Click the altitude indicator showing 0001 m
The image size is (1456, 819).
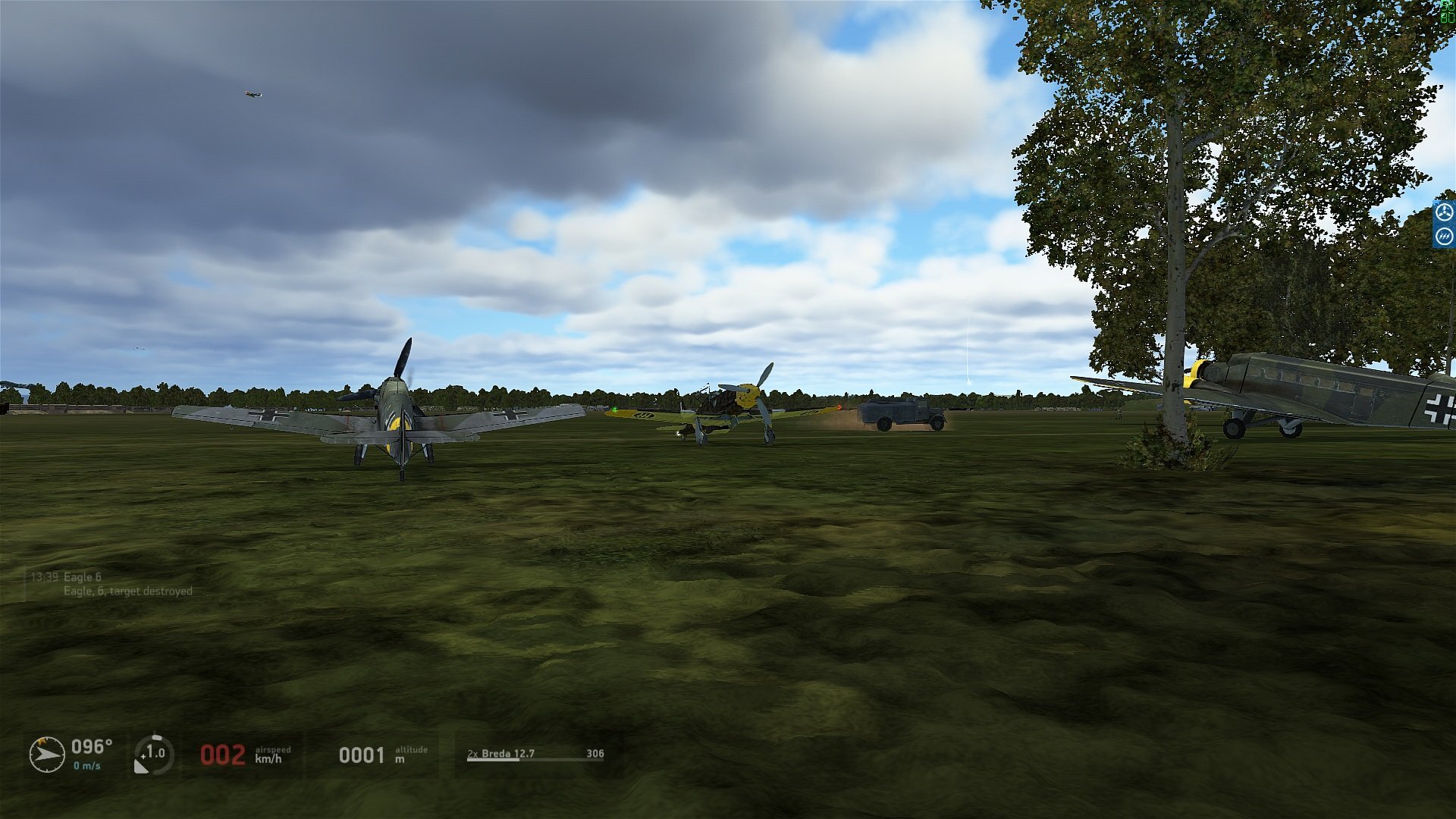[363, 754]
